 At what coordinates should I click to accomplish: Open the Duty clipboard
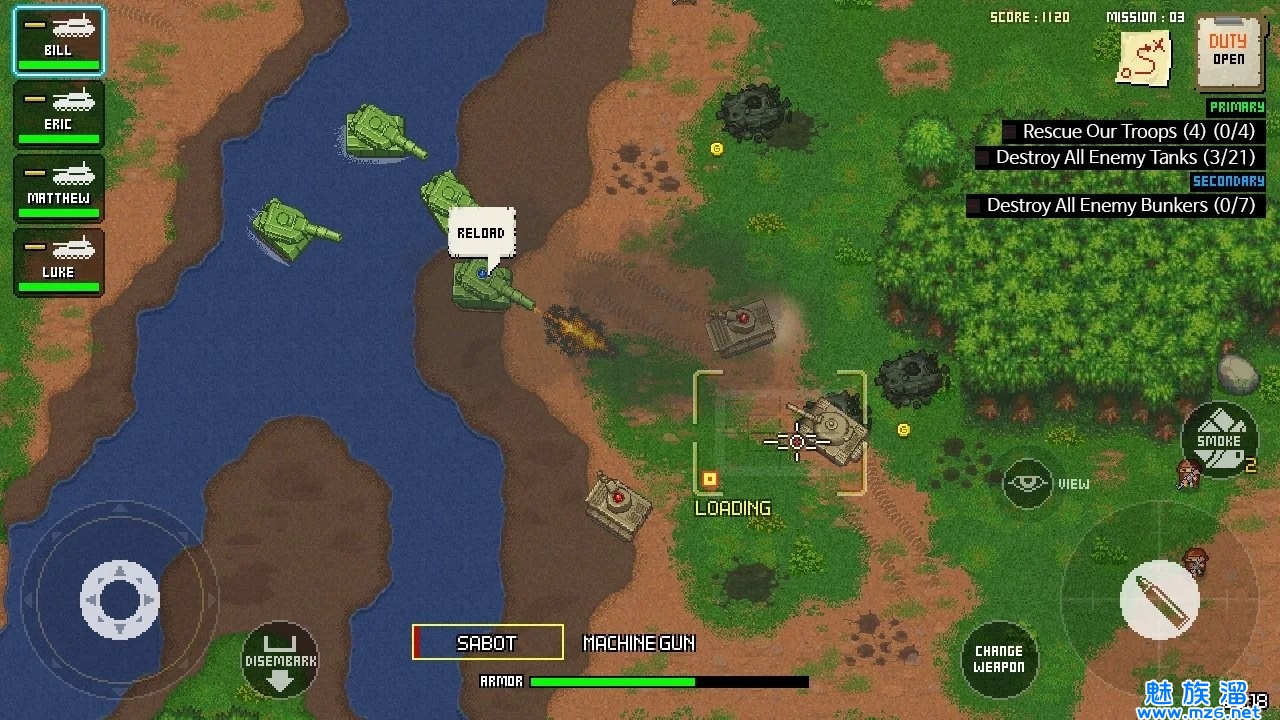coord(1228,52)
